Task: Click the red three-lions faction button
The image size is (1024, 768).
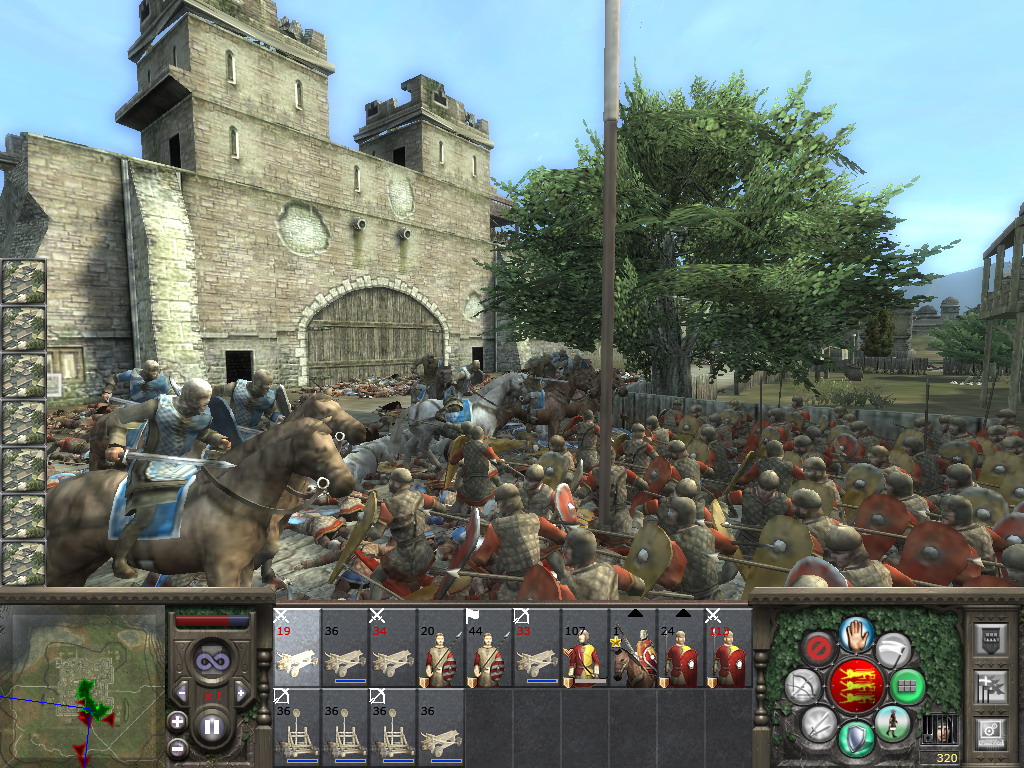Action: (857, 686)
